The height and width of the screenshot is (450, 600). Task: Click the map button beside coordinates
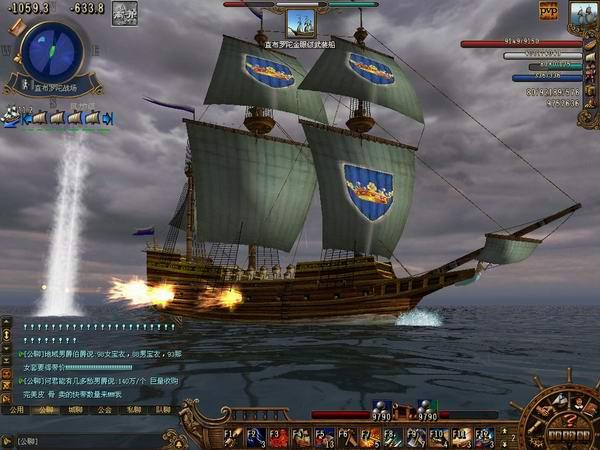click(x=125, y=14)
